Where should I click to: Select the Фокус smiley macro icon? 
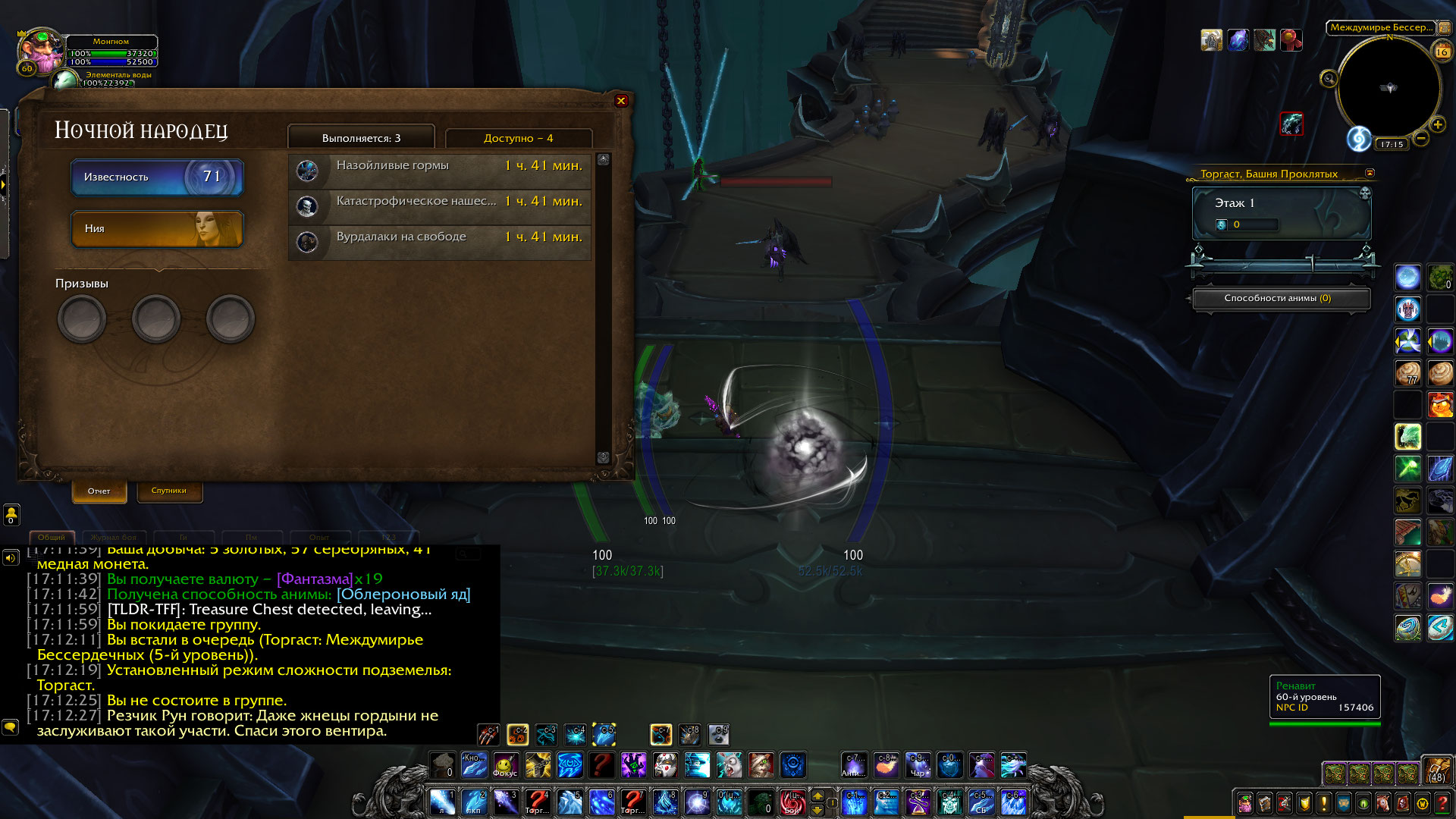(506, 767)
